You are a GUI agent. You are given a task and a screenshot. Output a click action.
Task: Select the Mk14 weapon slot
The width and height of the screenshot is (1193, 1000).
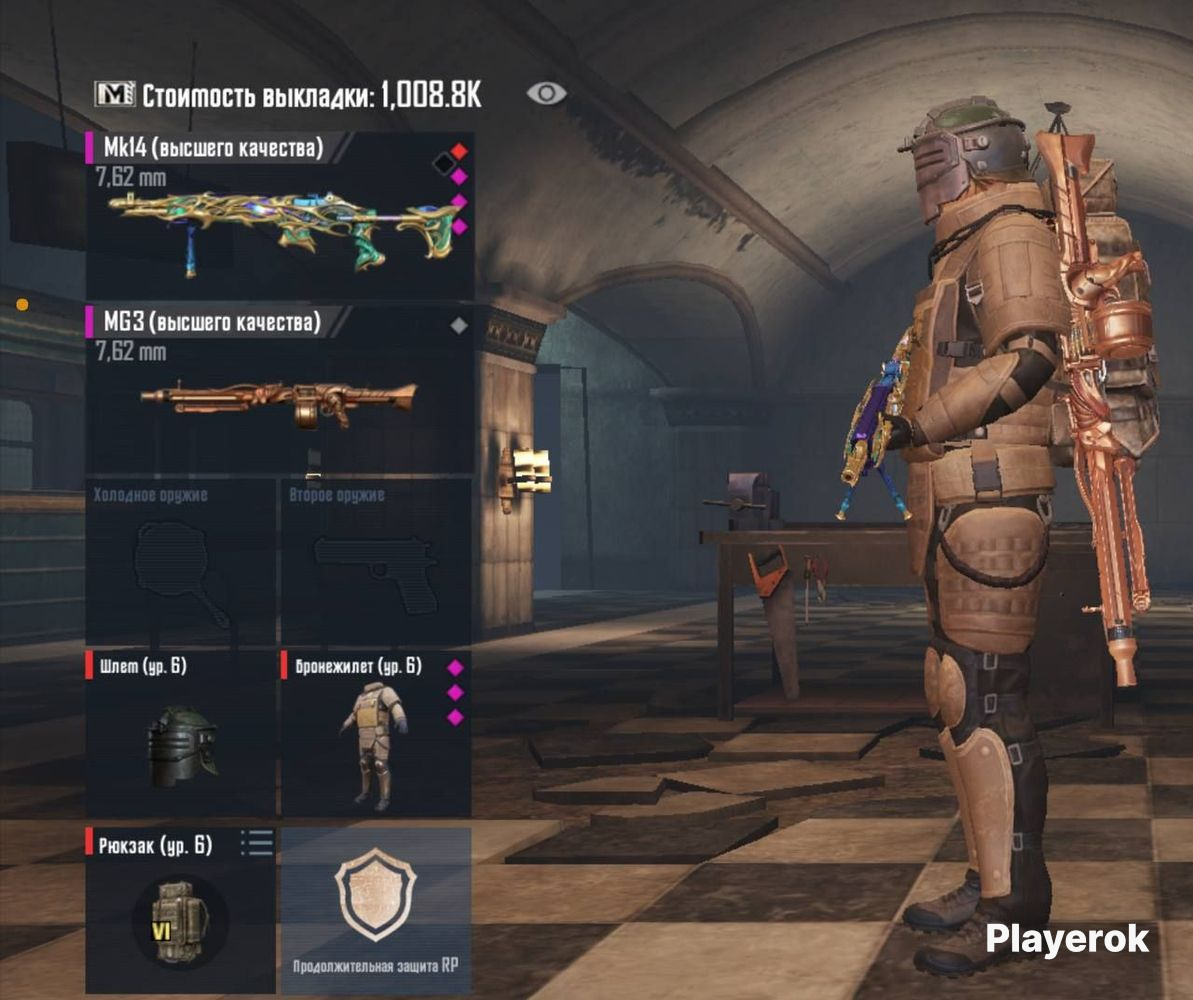(x=278, y=216)
